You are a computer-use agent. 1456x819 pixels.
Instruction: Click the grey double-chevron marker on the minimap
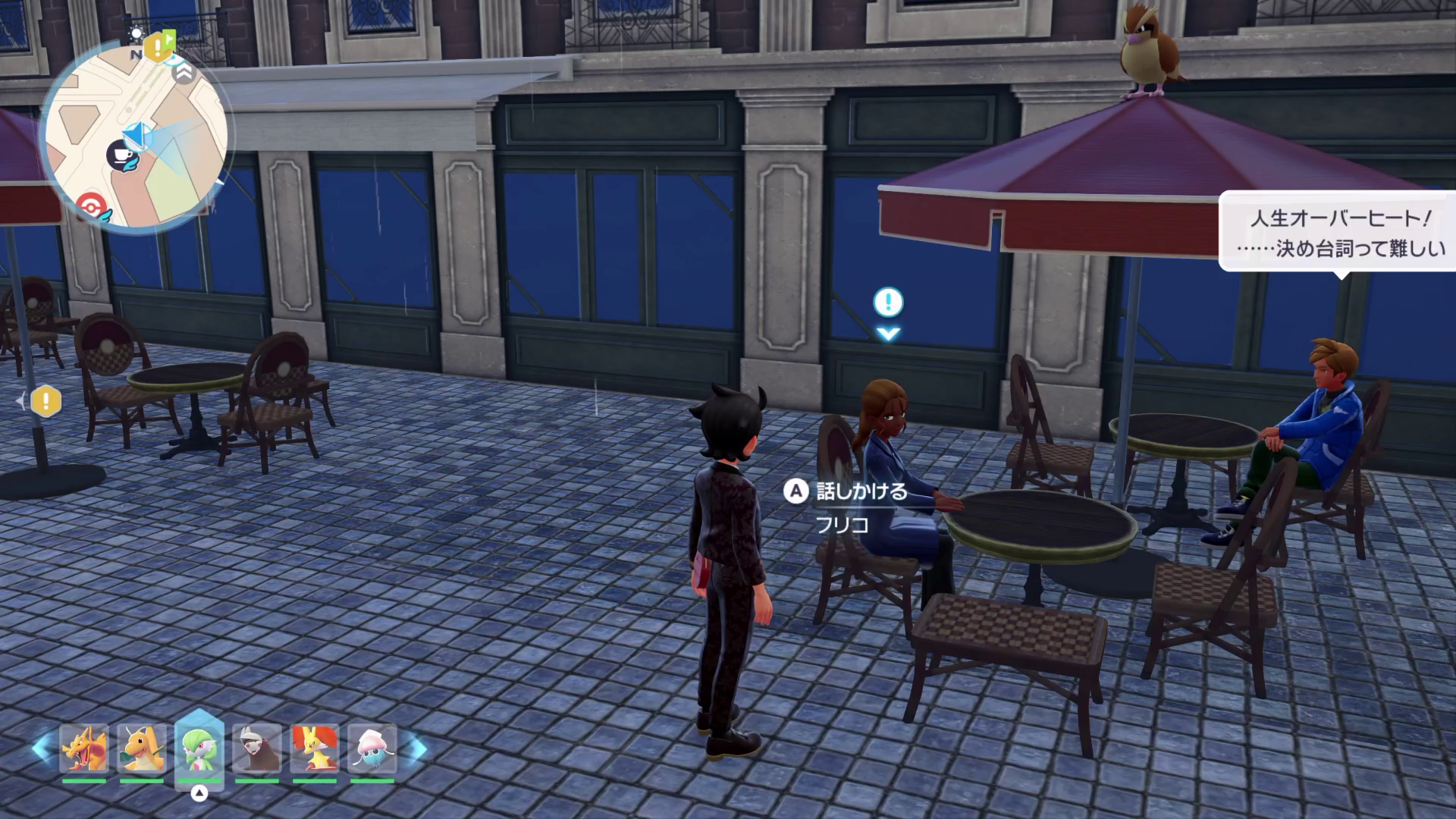click(183, 73)
